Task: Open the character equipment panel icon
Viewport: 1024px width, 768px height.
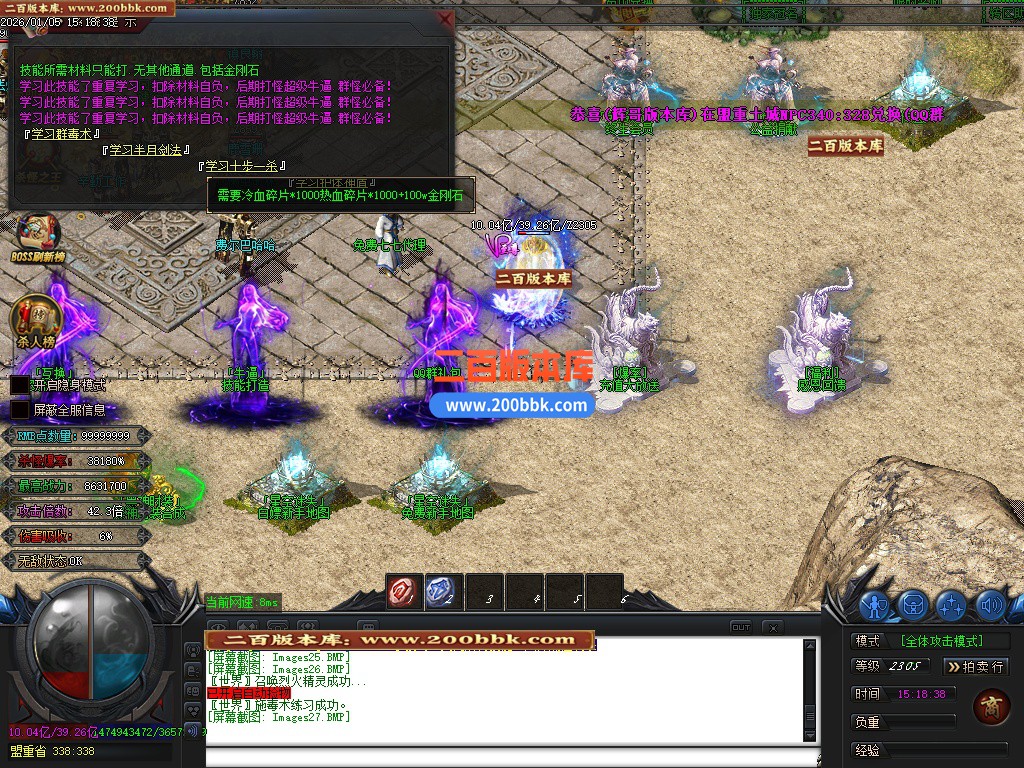Action: 875,605
